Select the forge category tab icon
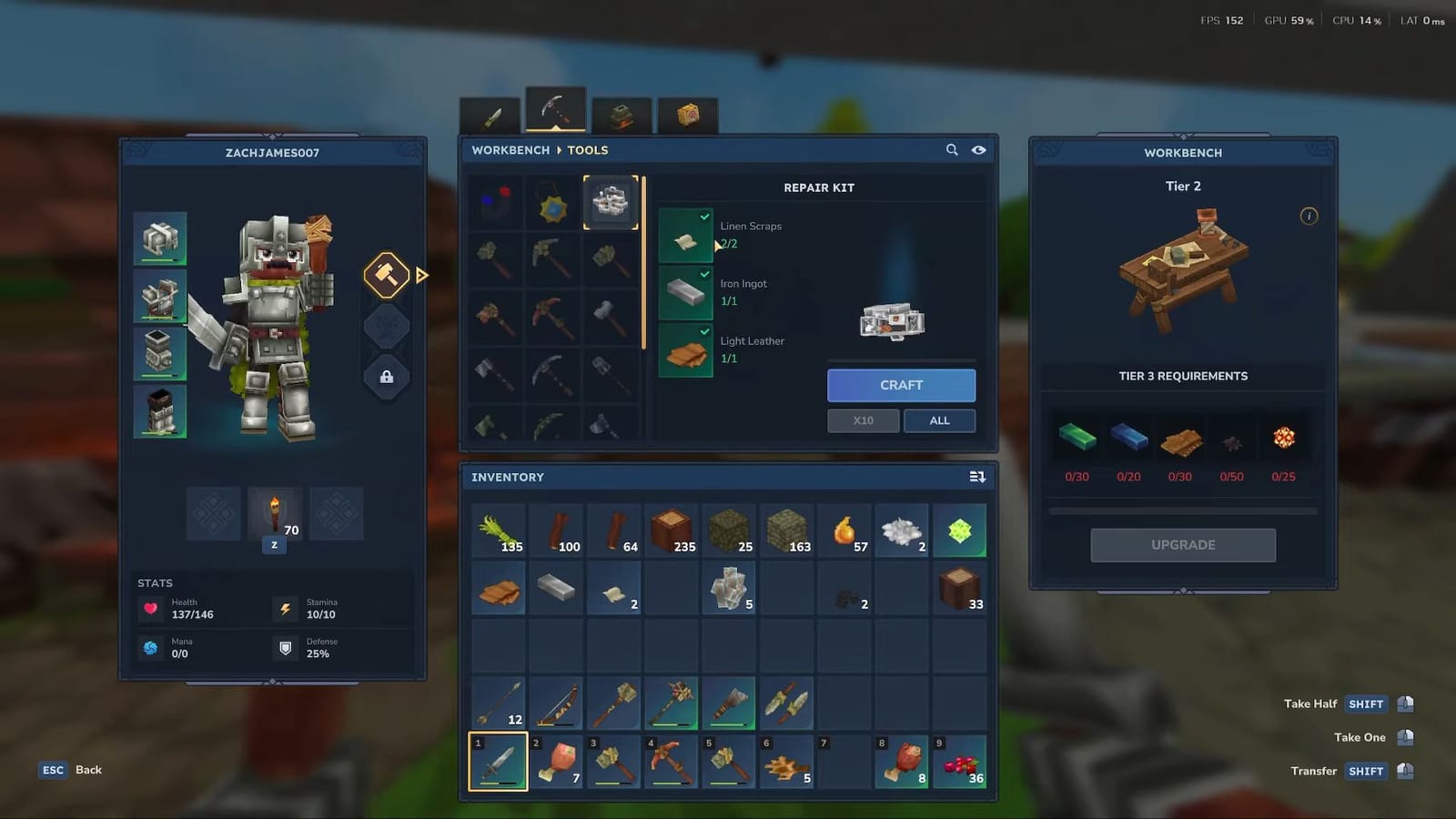This screenshot has width=1456, height=819. 622,115
